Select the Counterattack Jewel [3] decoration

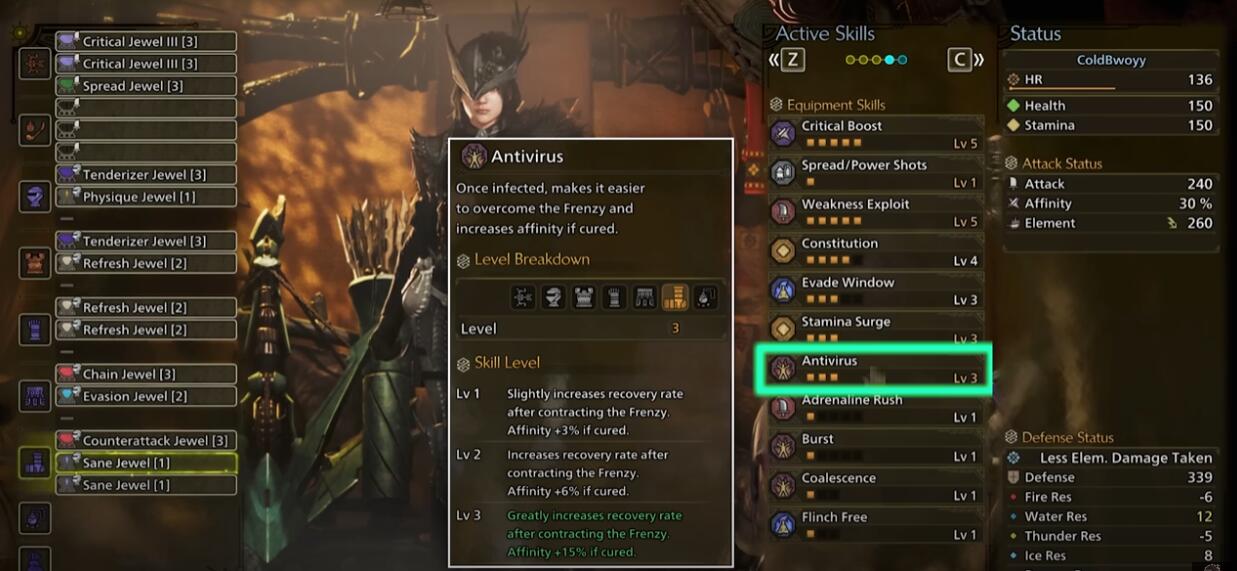click(145, 441)
